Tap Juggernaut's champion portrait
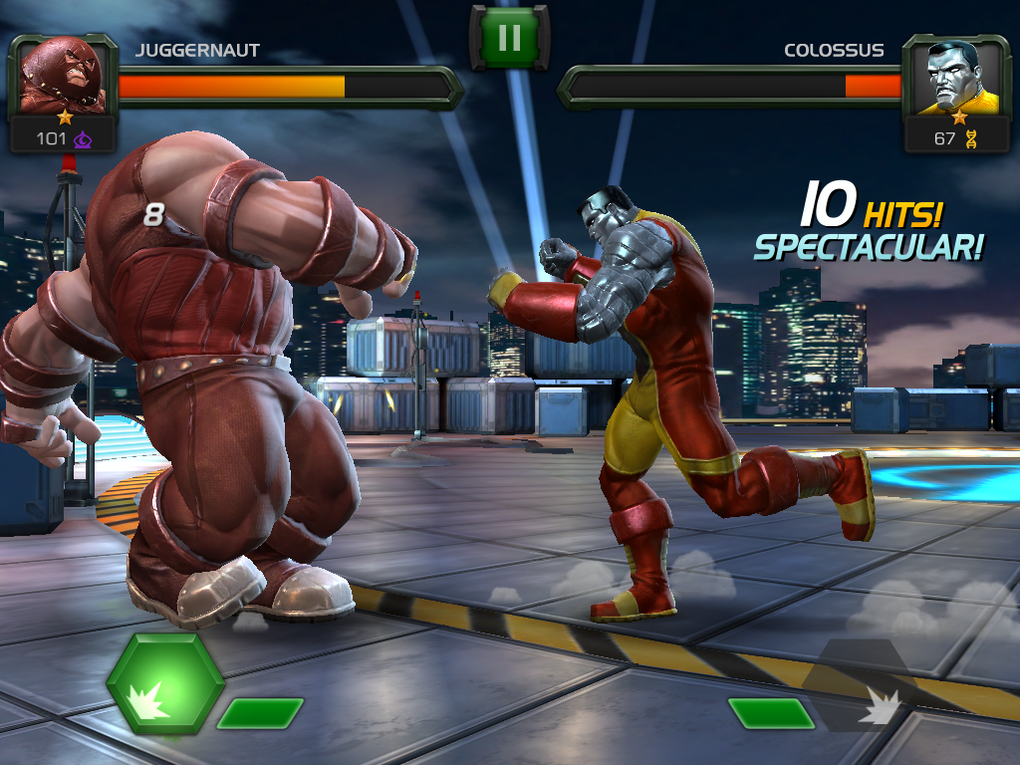The width and height of the screenshot is (1020, 765). (x=63, y=78)
